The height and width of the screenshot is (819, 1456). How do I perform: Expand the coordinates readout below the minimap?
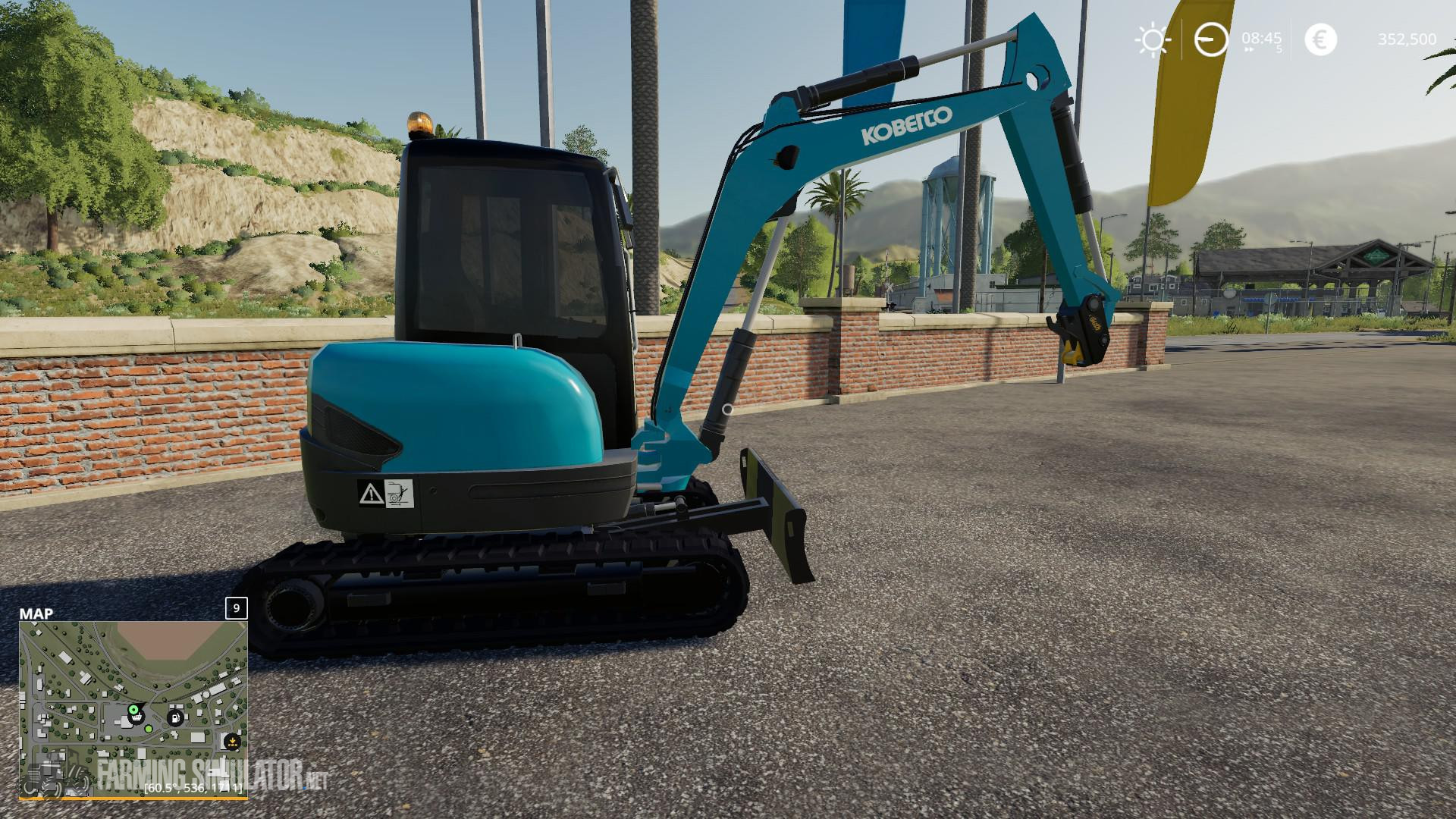coord(193,789)
